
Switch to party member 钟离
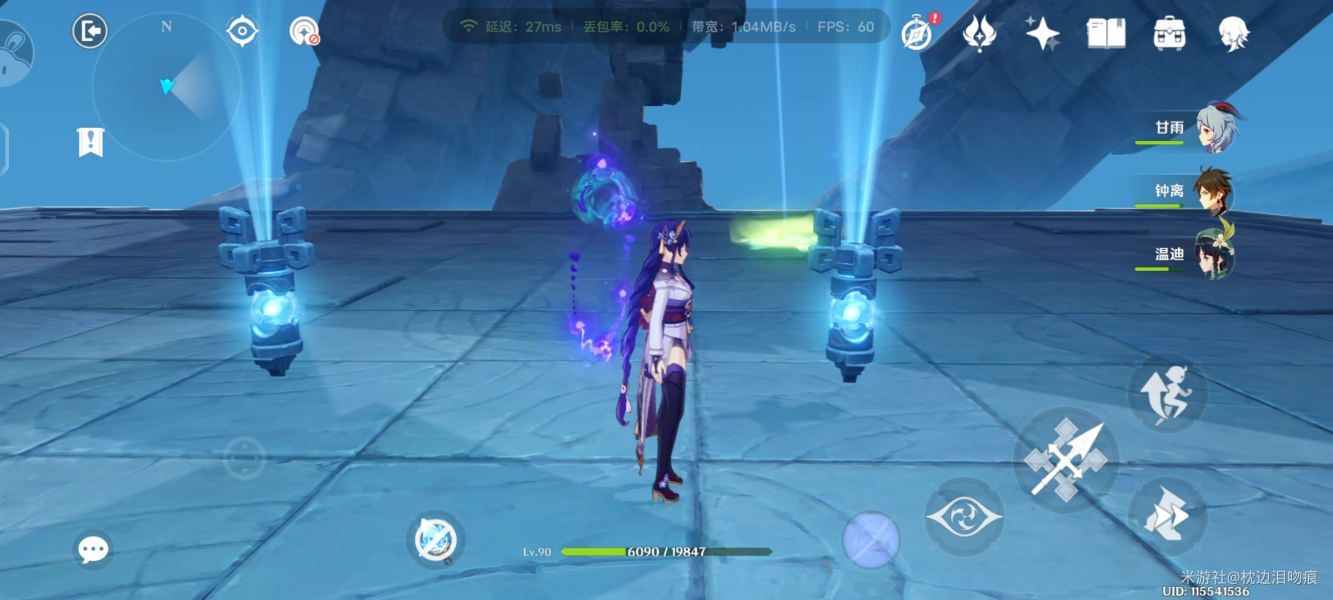[x=1212, y=191]
